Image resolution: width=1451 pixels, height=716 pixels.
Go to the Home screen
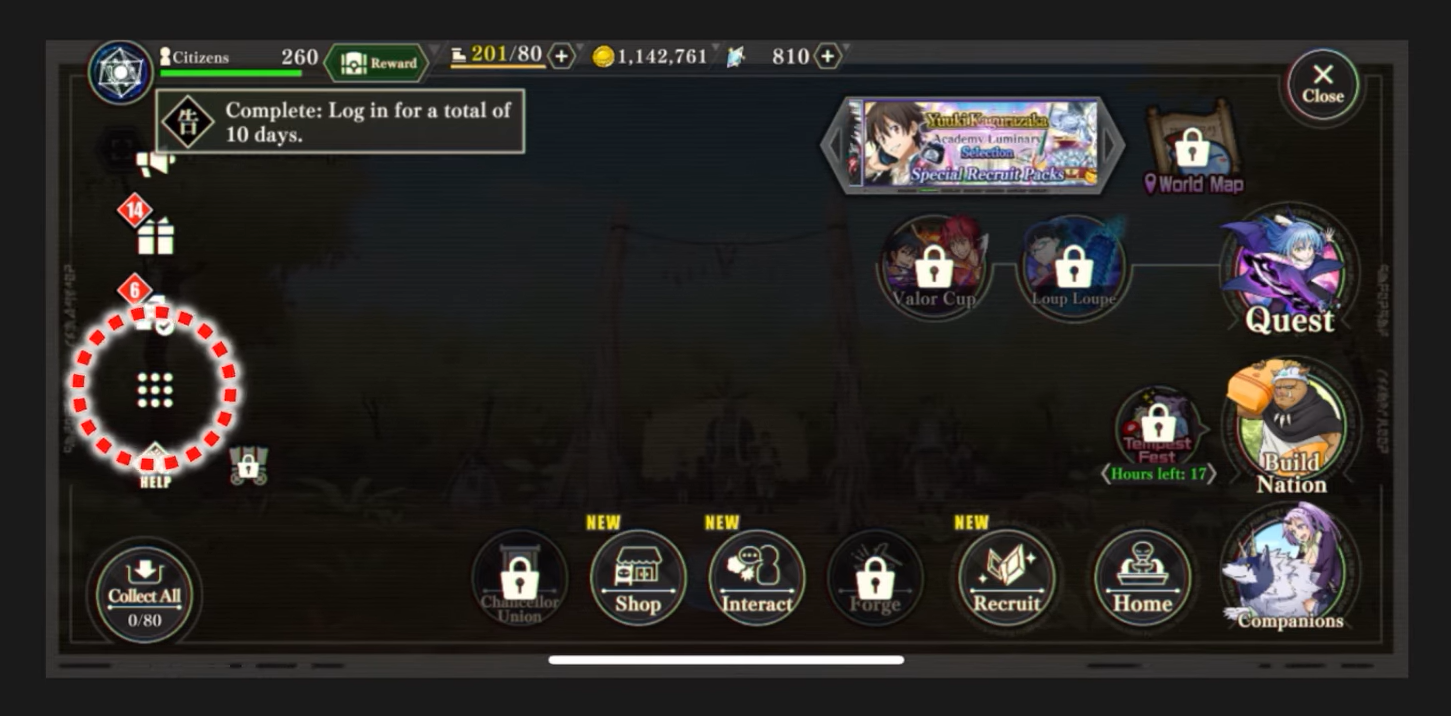click(1142, 578)
